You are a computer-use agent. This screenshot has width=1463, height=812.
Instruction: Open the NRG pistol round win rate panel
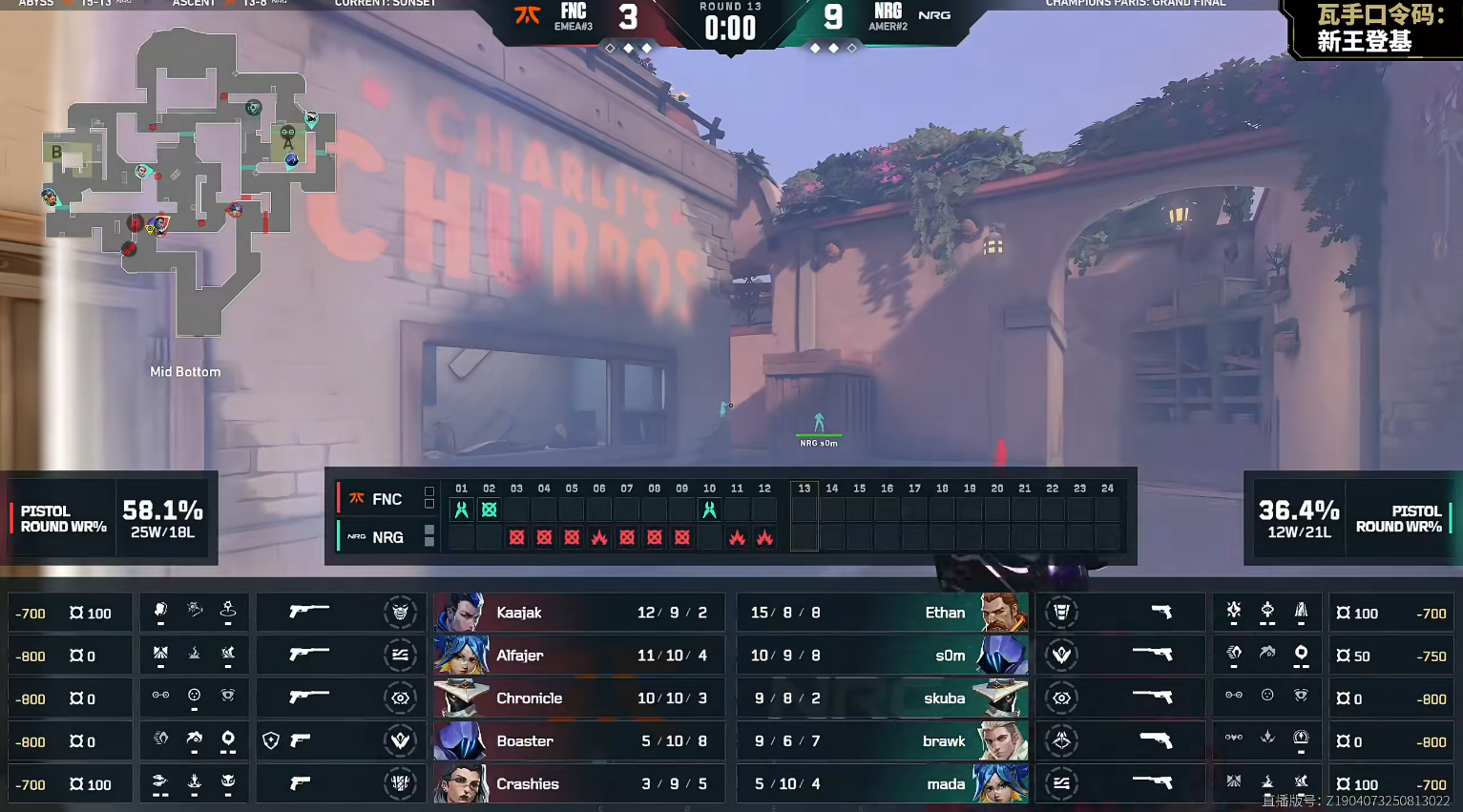pos(1351,518)
